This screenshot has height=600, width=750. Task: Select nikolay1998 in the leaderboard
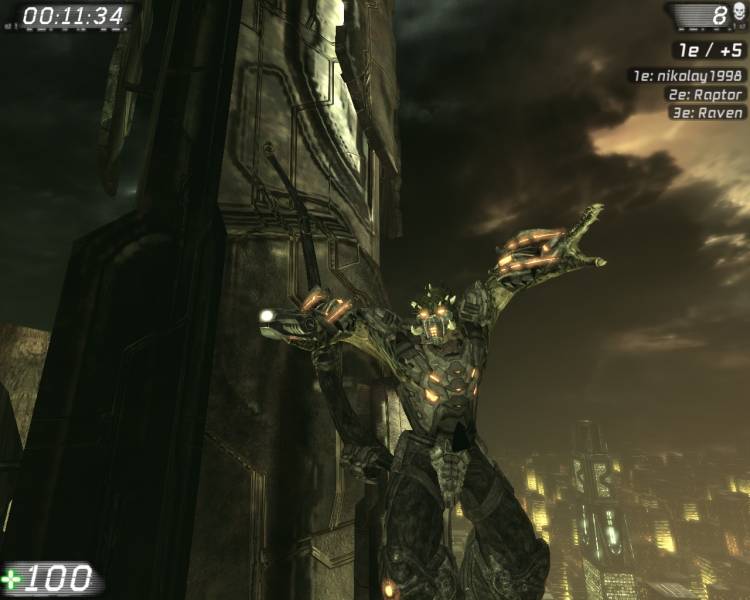click(x=687, y=75)
